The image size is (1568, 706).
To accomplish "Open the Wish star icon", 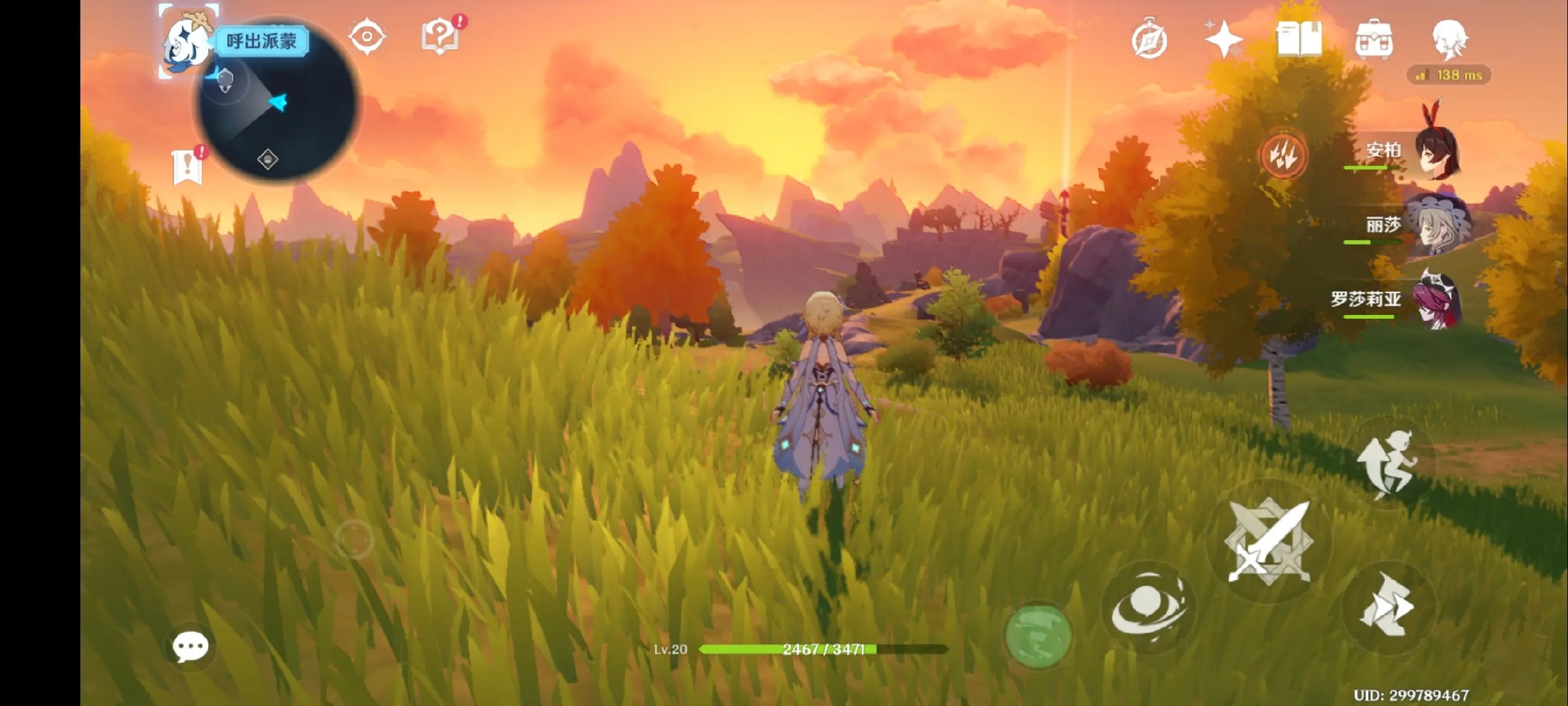I will [1223, 39].
